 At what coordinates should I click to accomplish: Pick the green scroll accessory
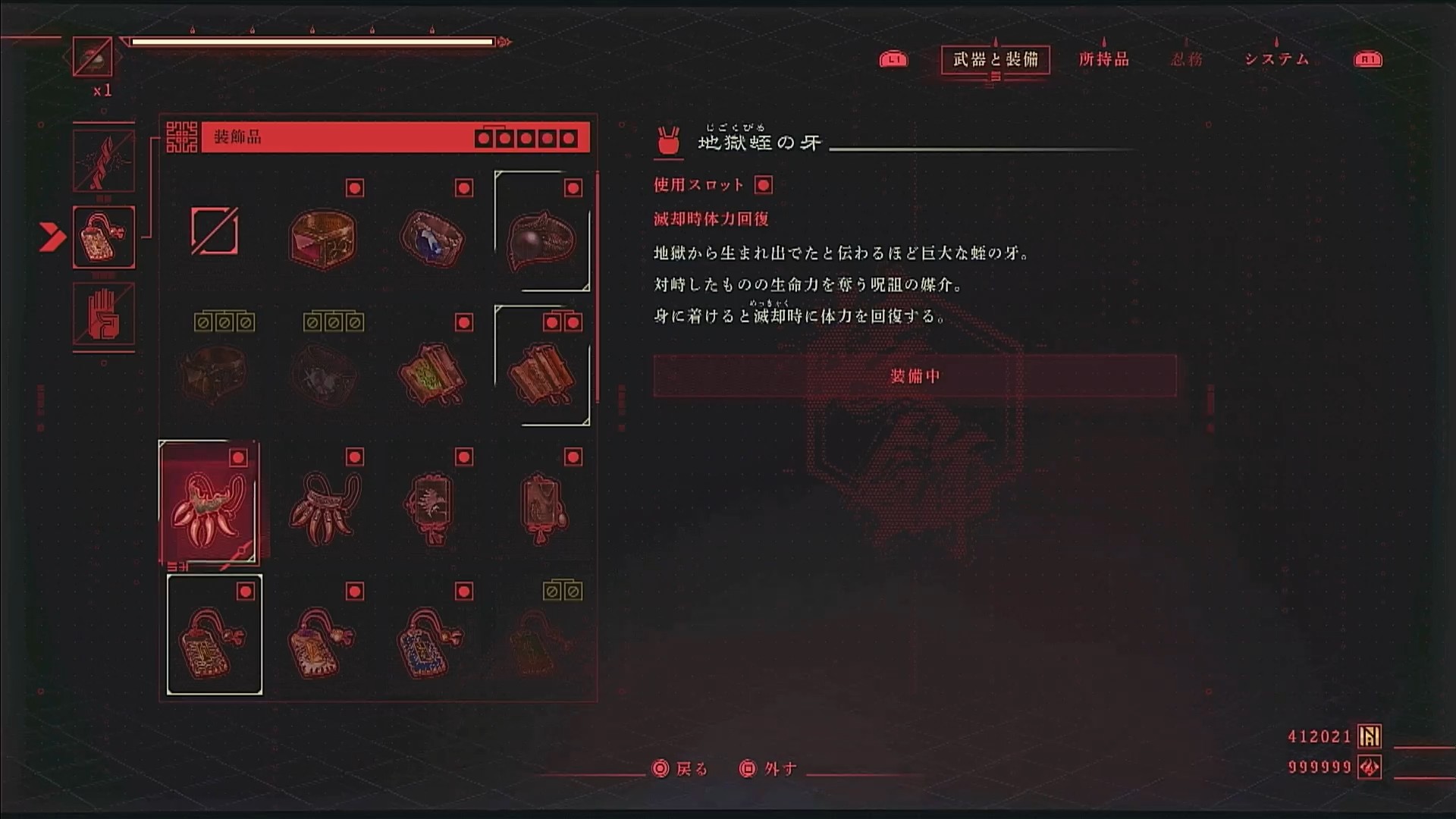click(431, 373)
